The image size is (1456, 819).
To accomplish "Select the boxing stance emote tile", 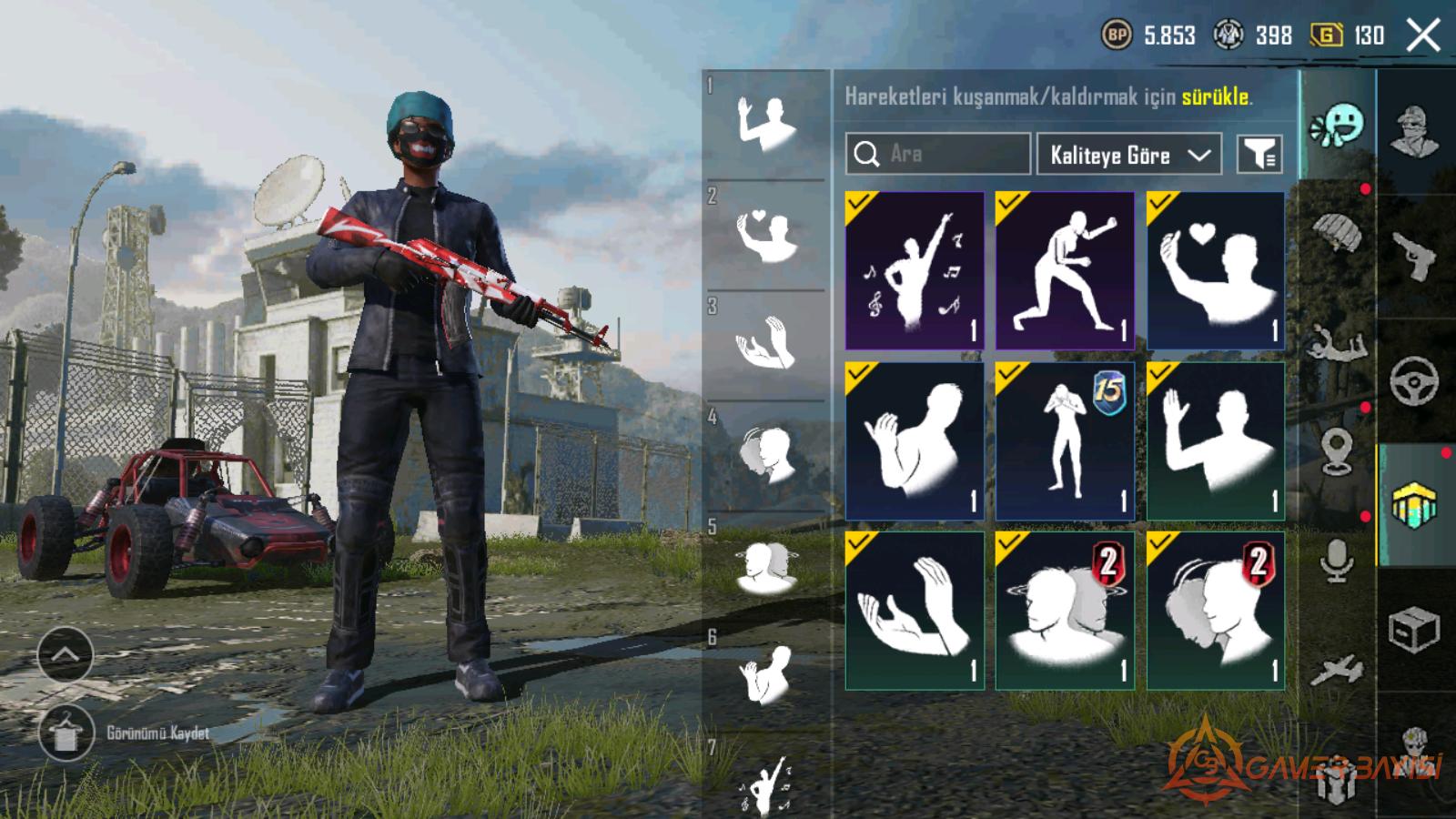I will tap(1065, 270).
